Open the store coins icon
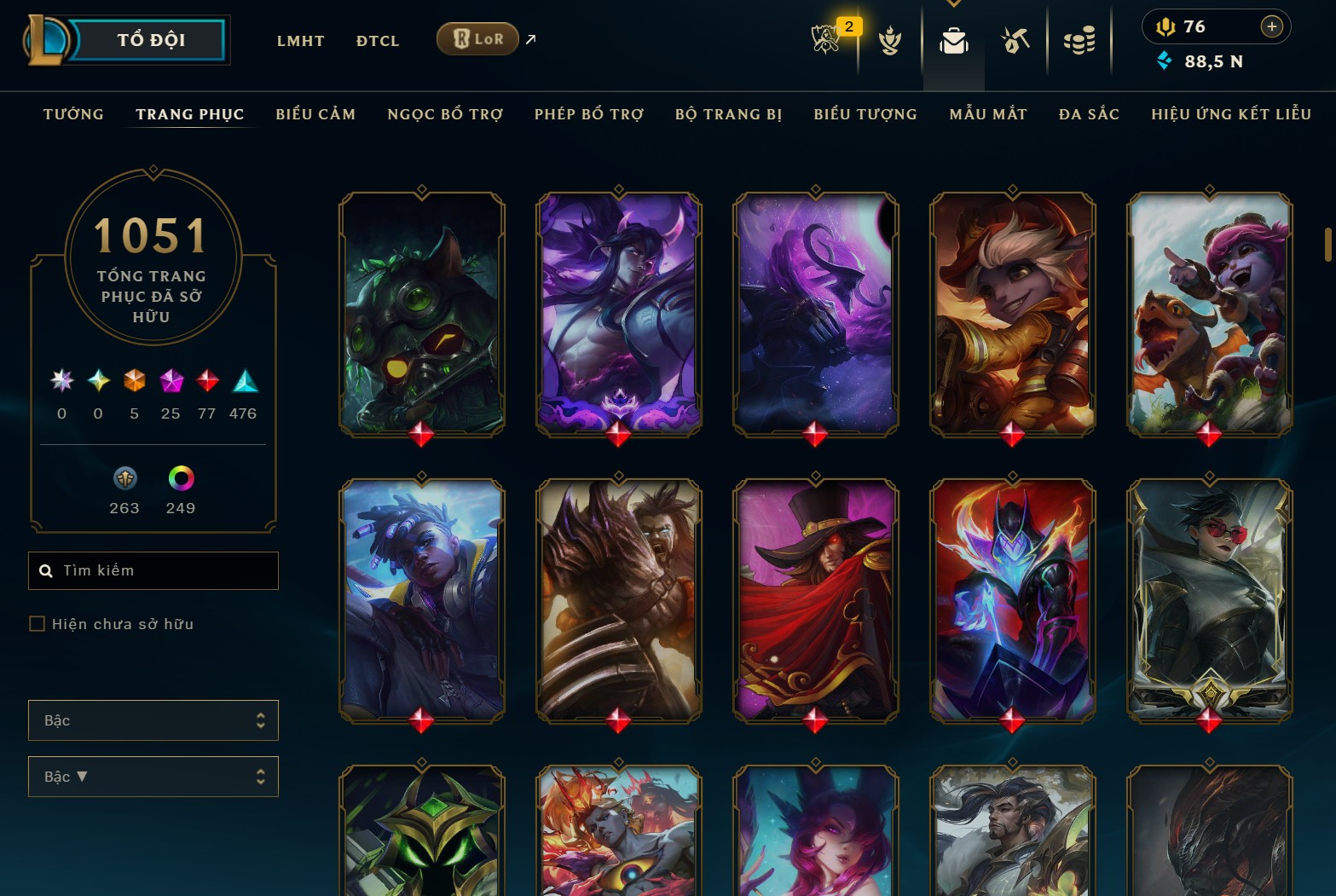This screenshot has height=896, width=1336. (1079, 40)
